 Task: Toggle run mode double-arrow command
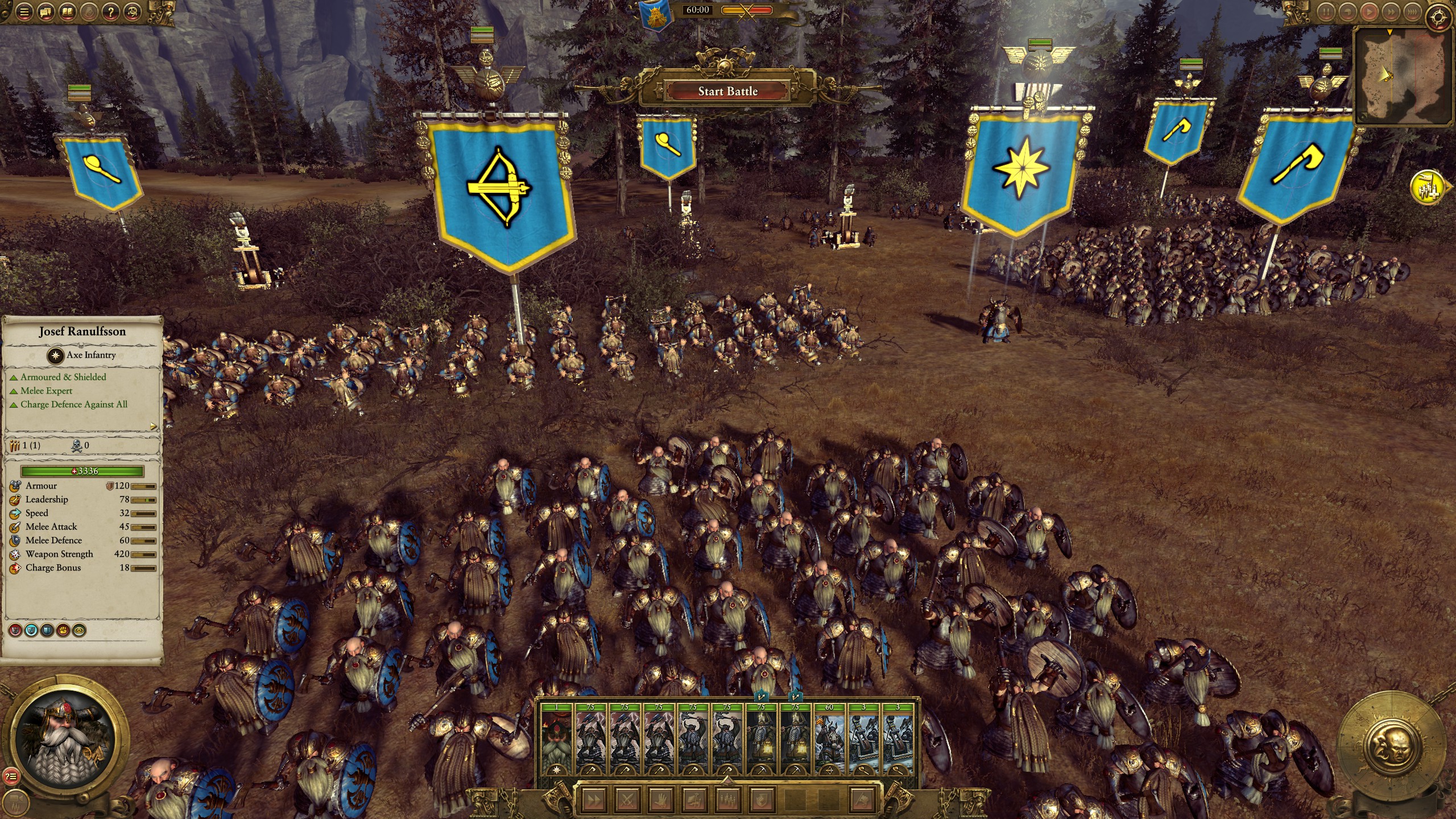coord(593,799)
